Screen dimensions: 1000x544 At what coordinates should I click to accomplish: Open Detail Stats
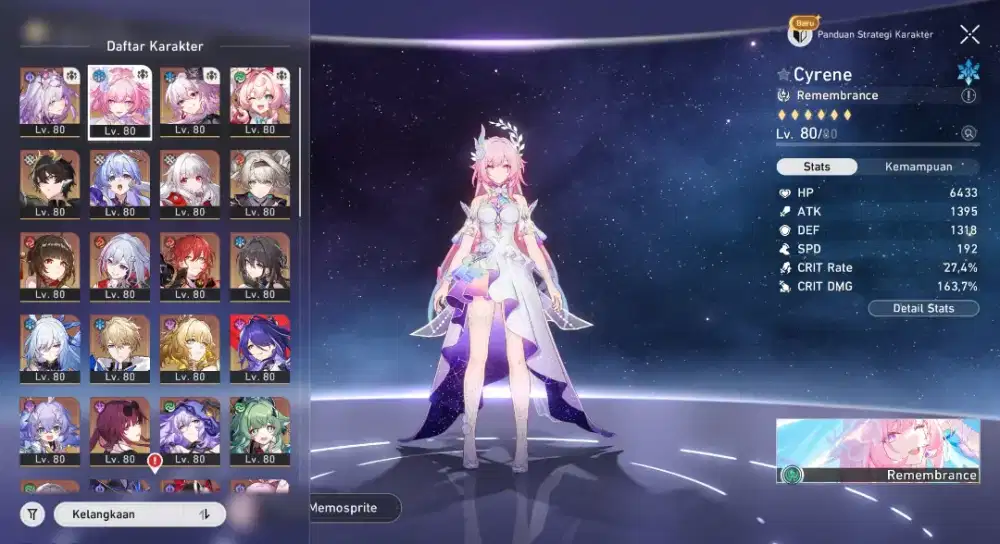click(924, 308)
